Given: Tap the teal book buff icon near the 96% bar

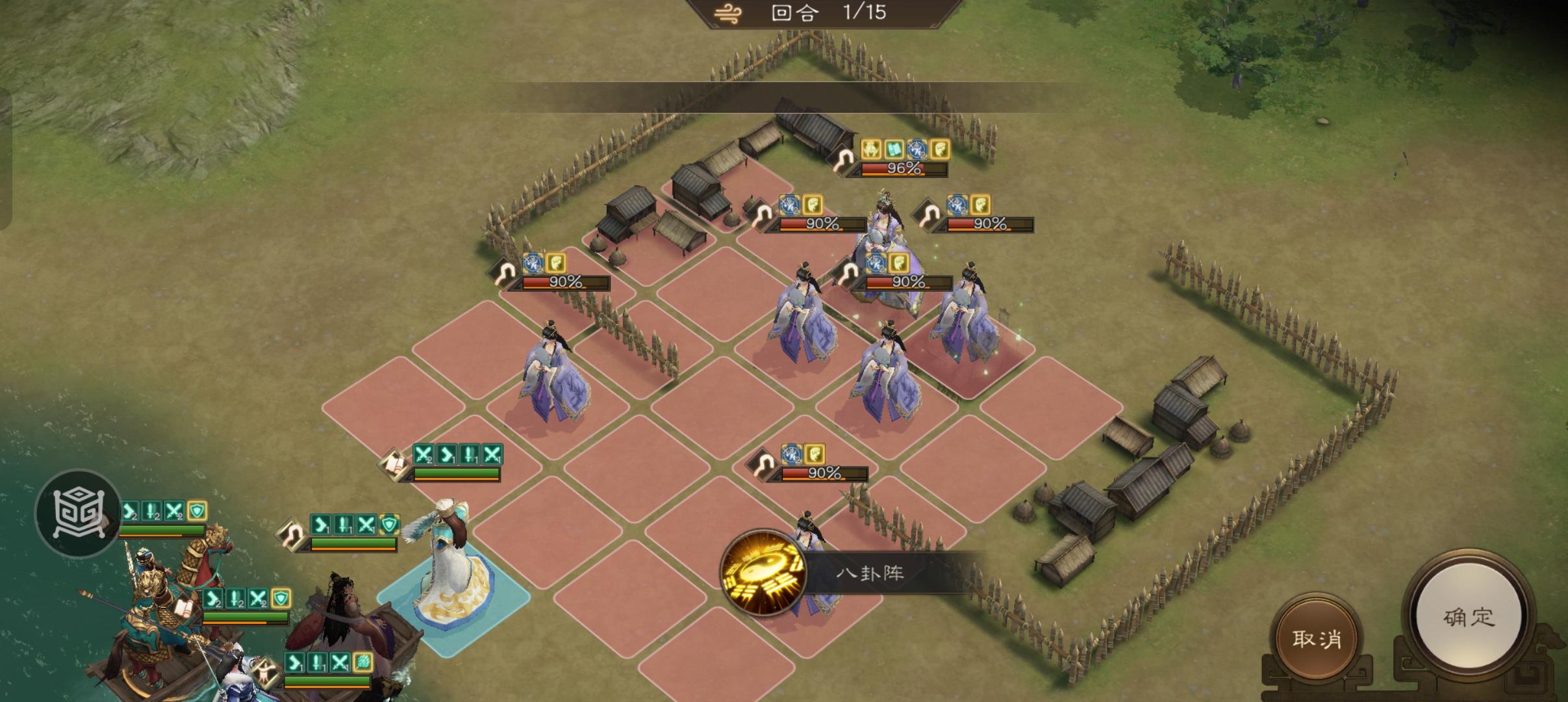Looking at the screenshot, I should [895, 150].
